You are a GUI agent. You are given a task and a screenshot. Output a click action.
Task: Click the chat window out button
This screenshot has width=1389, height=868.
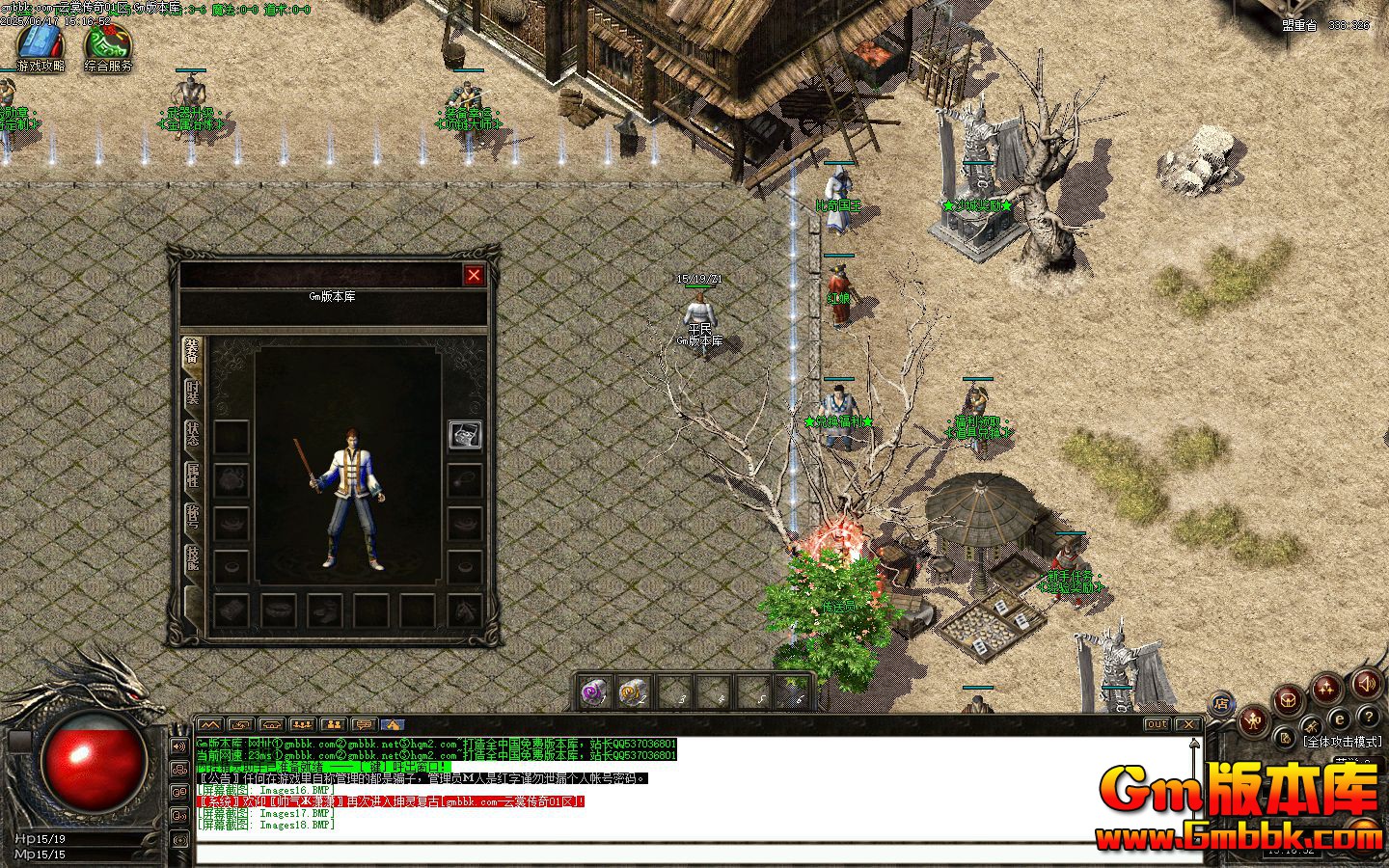coord(1157,724)
